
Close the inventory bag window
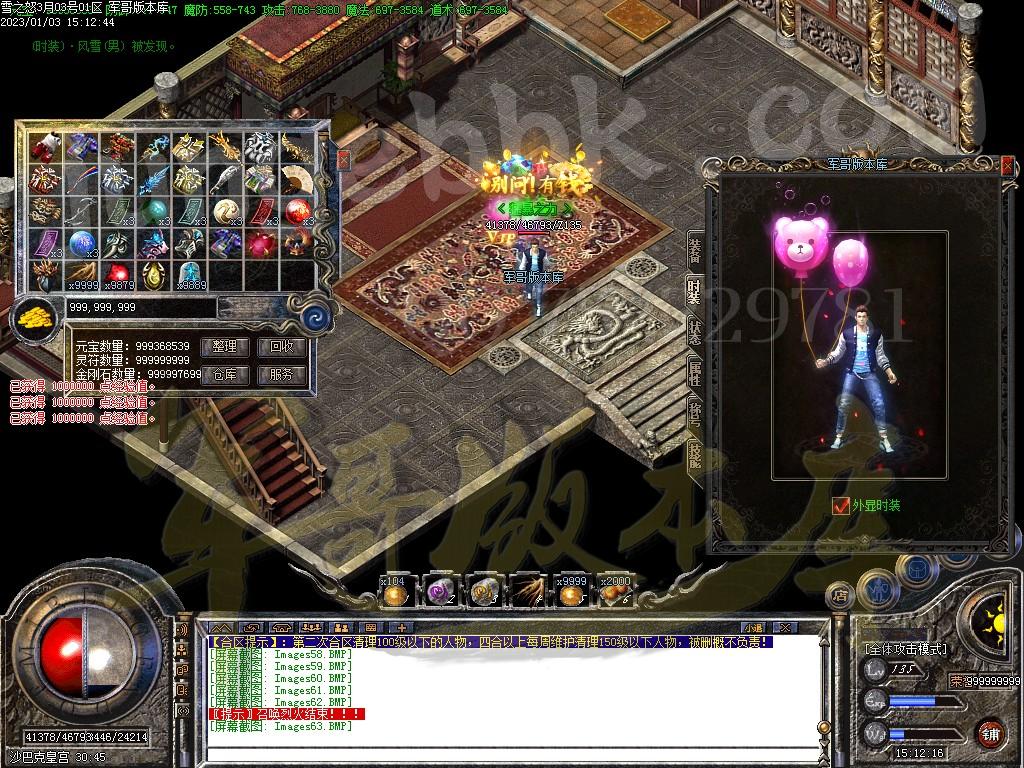pyautogui.click(x=343, y=159)
